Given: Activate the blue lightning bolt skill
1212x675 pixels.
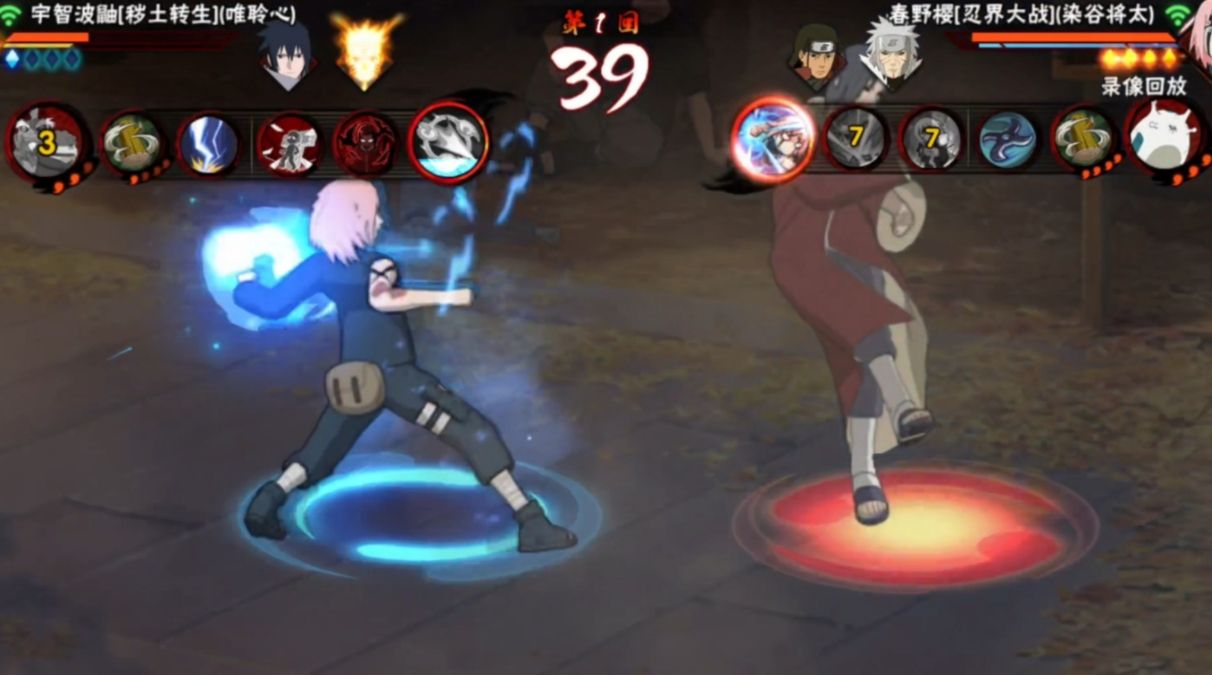Looking at the screenshot, I should pos(208,144).
